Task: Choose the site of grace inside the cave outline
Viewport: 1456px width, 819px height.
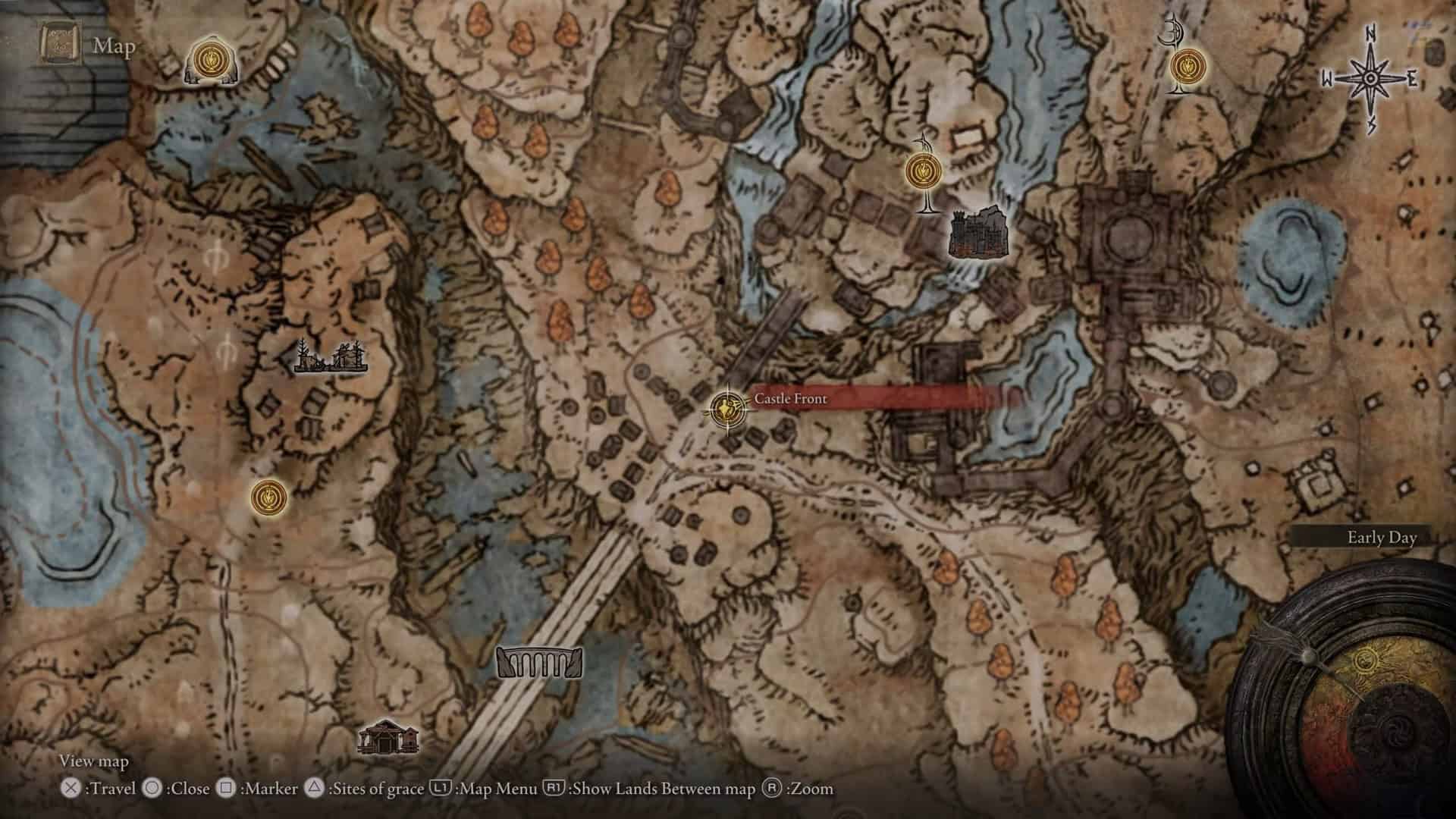Action: coord(206,60)
